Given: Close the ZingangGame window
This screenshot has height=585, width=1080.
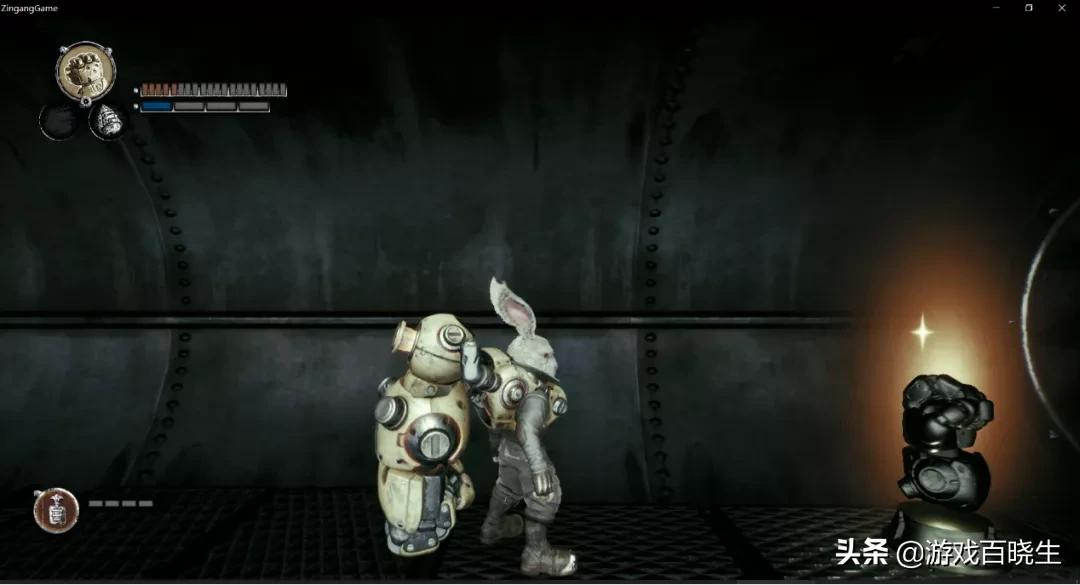Looking at the screenshot, I should pos(1062,8).
